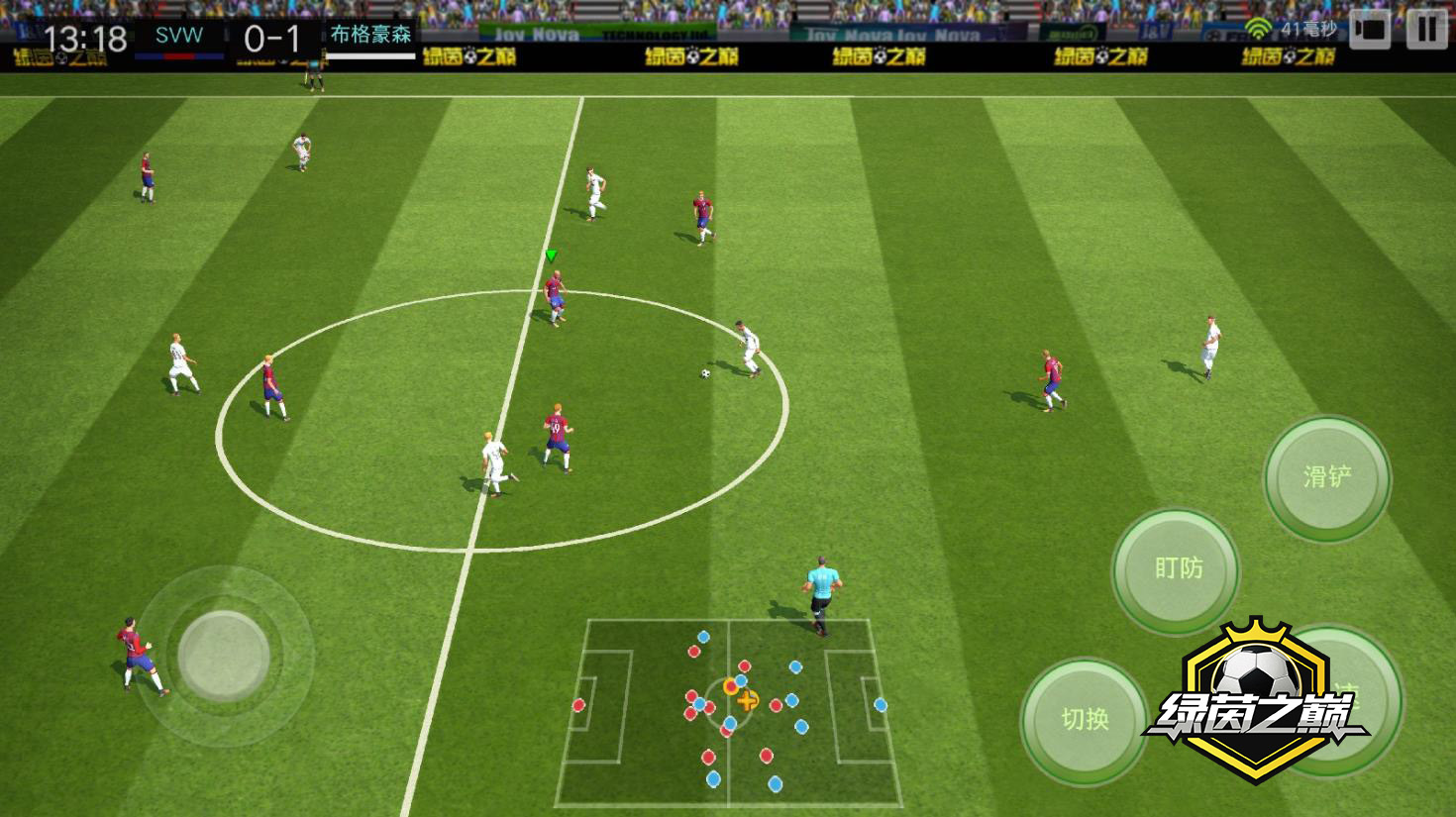Viewport: 1456px width, 817px height.
Task: Tap the video camera button
Action: pyautogui.click(x=1371, y=29)
